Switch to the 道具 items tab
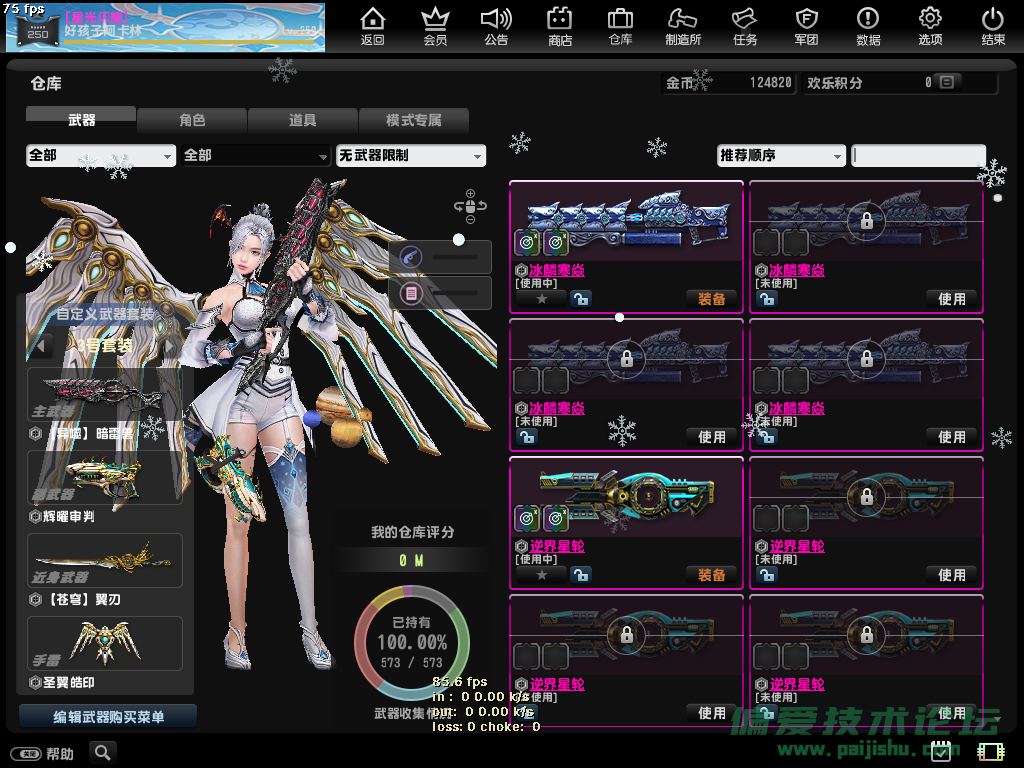Screen dimensions: 1024x768 (x=303, y=120)
